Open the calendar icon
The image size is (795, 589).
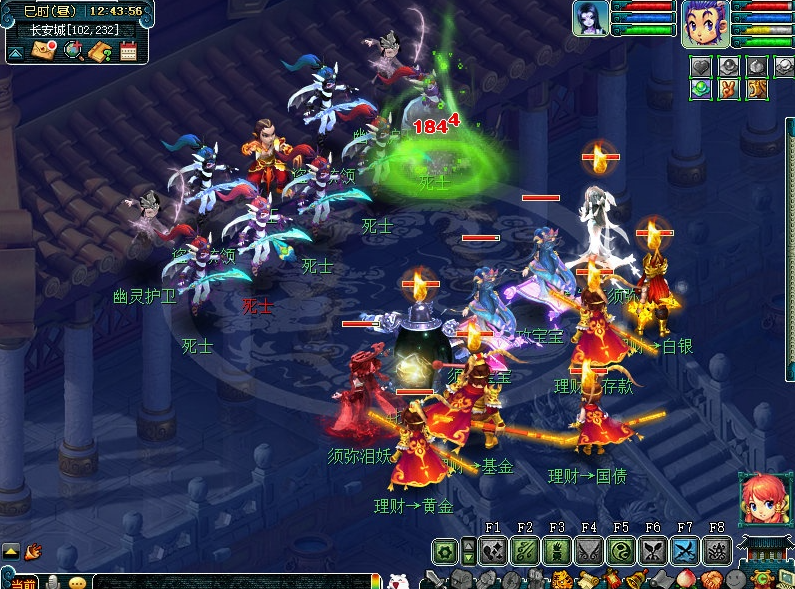[128, 51]
